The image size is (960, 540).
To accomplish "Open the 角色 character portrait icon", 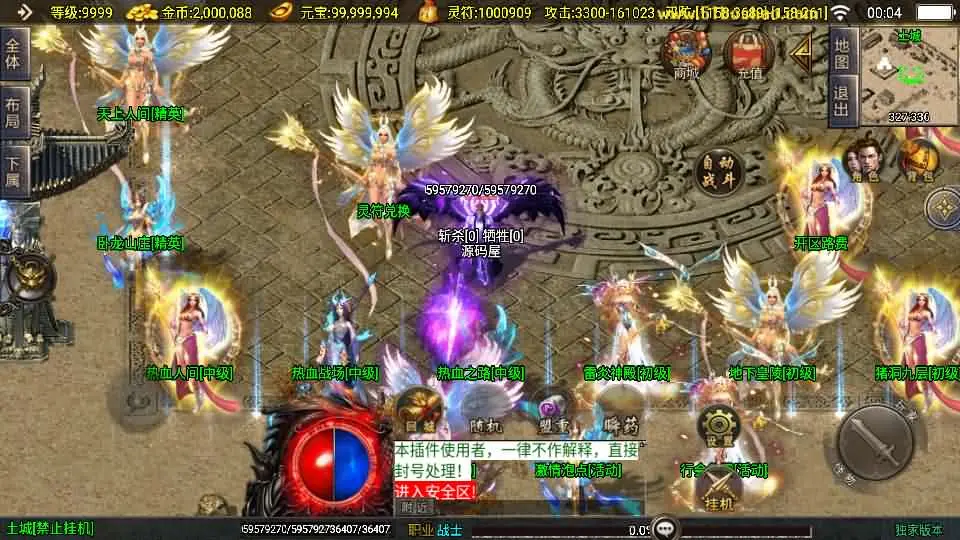I will point(862,160).
